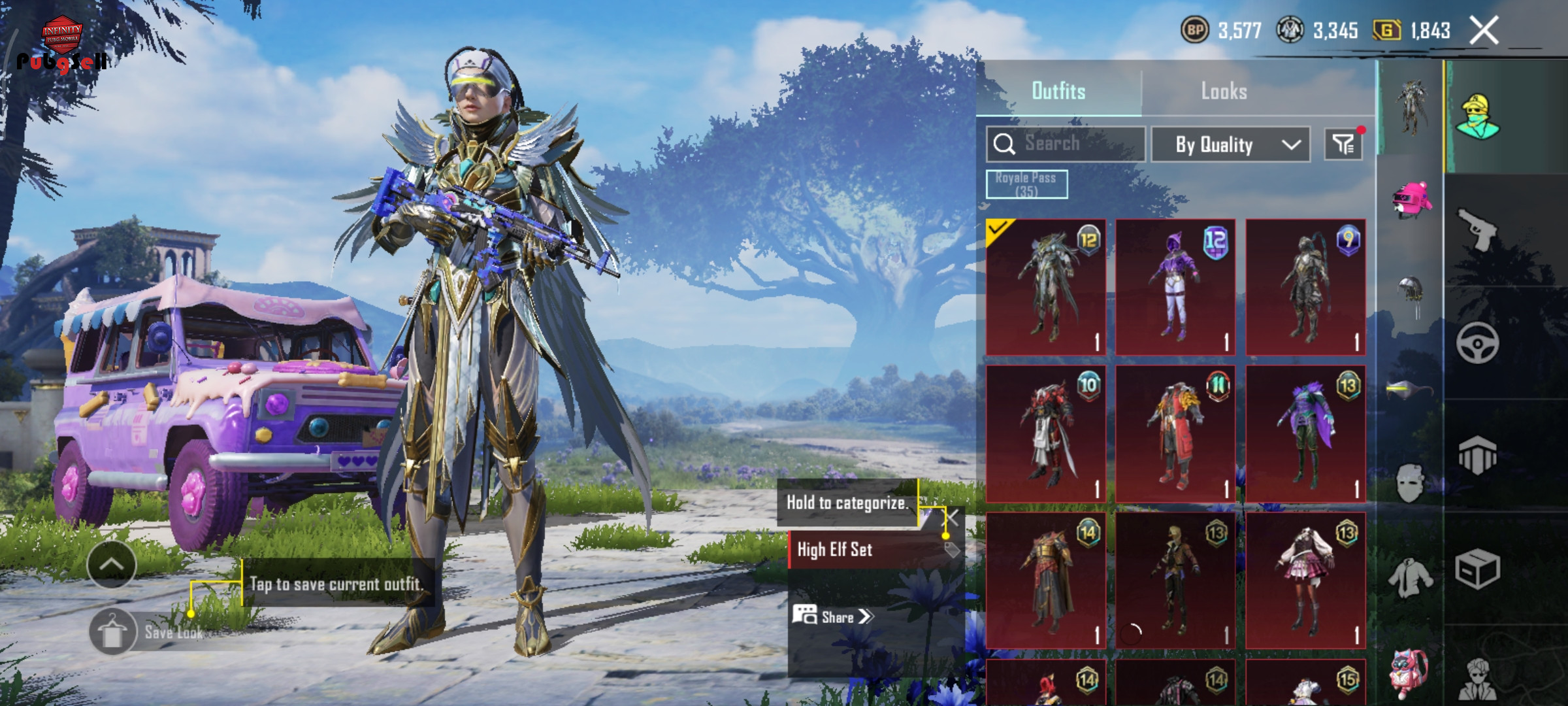
Task: Select the pink skirt level 13 outfit
Action: 1305,580
